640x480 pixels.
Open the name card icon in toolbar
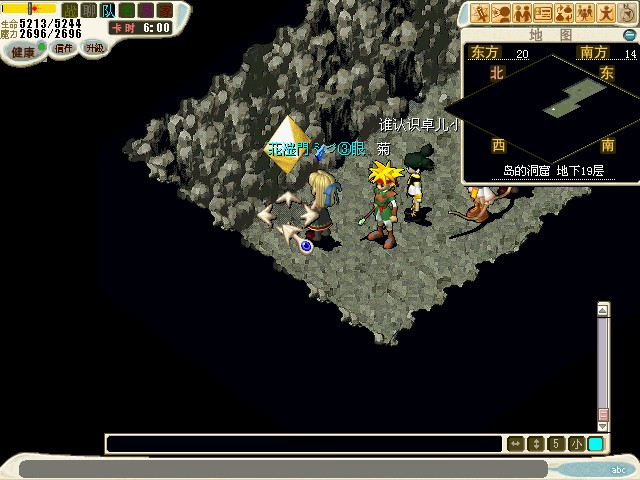coord(543,13)
